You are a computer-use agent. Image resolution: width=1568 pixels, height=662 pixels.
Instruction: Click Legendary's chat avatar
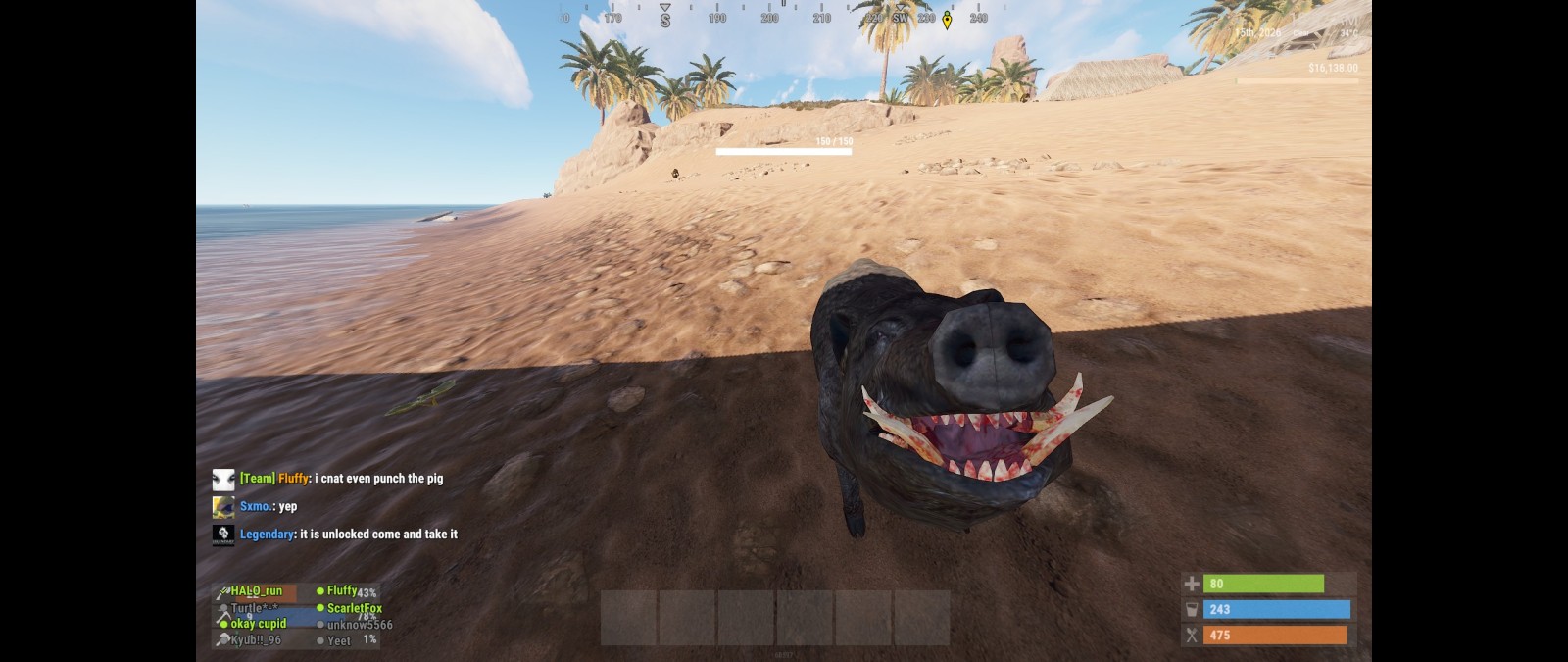(223, 535)
